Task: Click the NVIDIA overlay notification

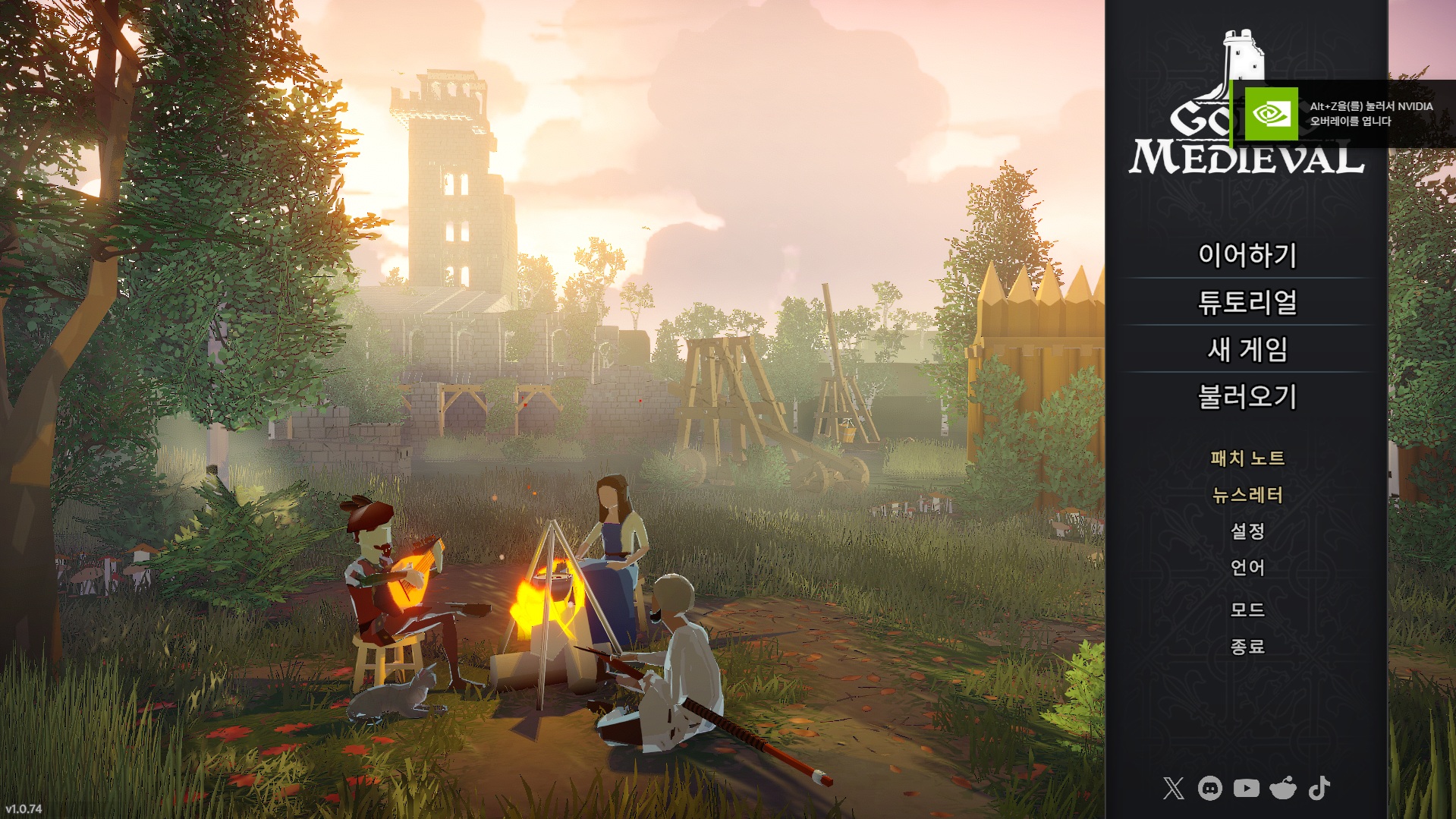Action: coord(1343,114)
